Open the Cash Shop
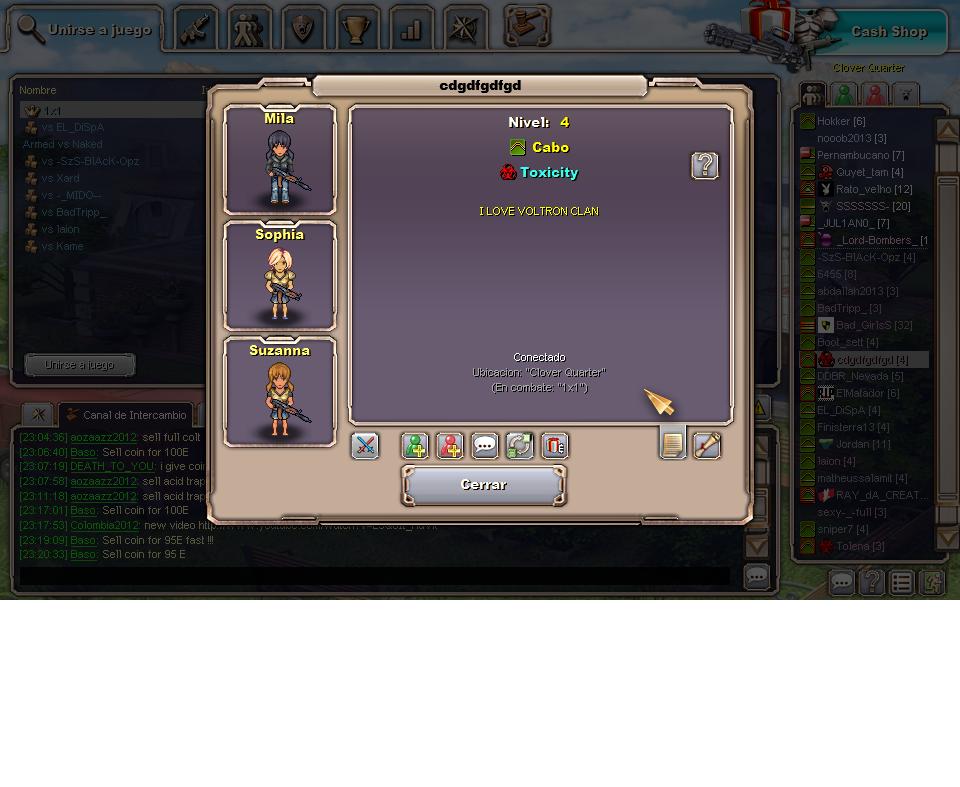960x787 pixels. pyautogui.click(x=888, y=32)
